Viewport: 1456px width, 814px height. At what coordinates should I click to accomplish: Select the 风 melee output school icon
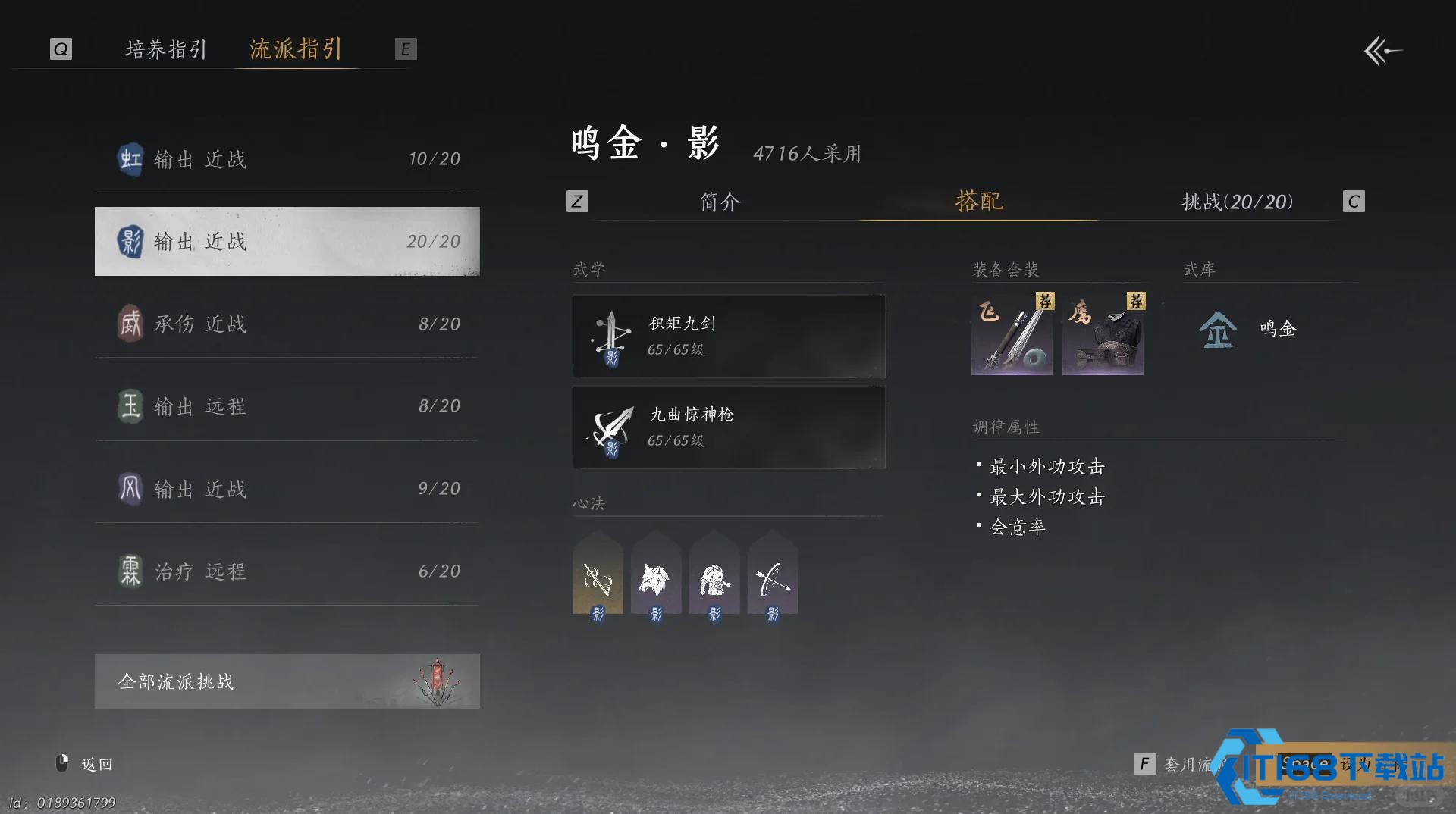point(130,489)
